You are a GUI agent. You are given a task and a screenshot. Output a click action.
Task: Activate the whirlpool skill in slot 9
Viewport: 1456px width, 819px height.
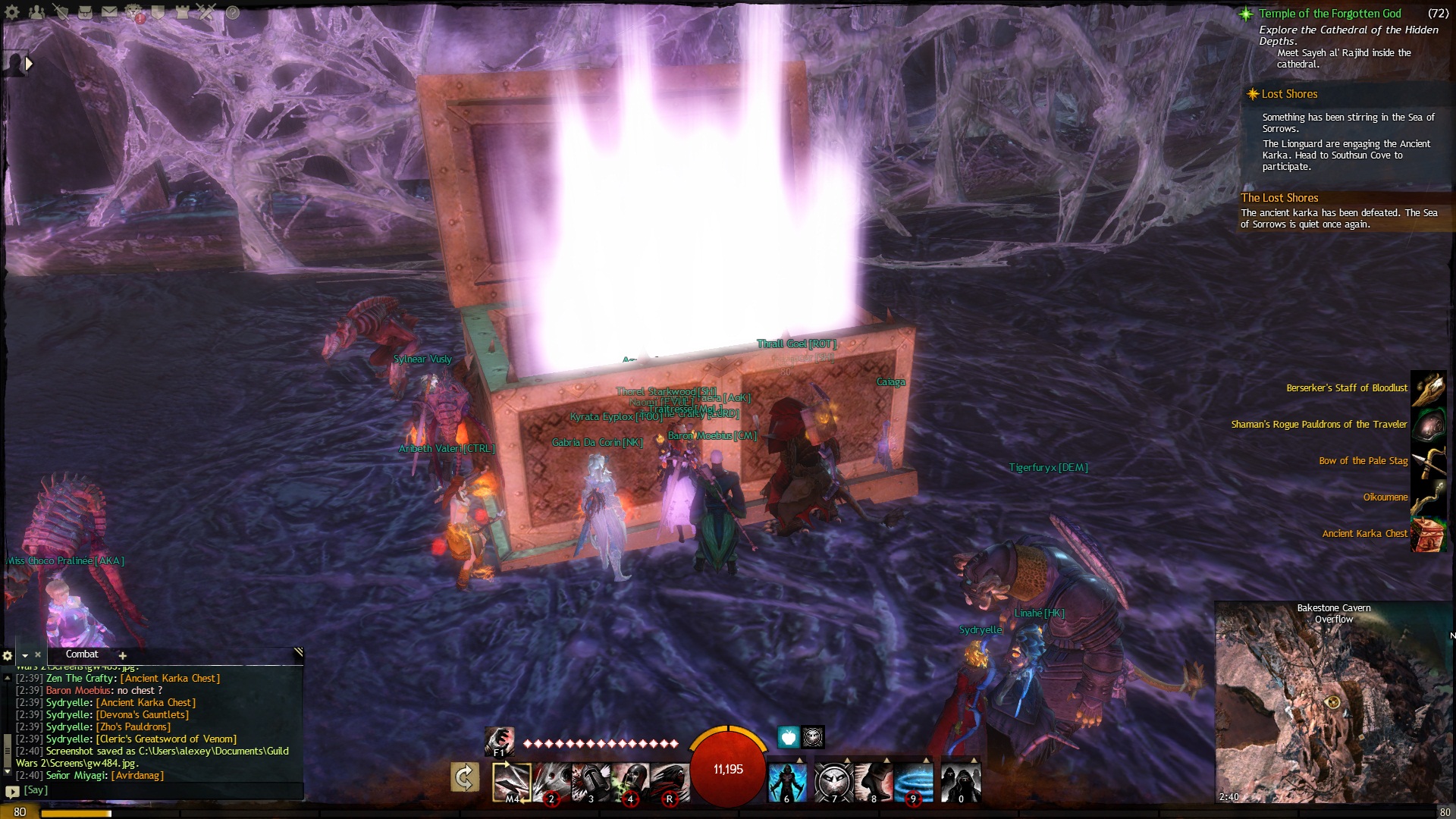914,781
